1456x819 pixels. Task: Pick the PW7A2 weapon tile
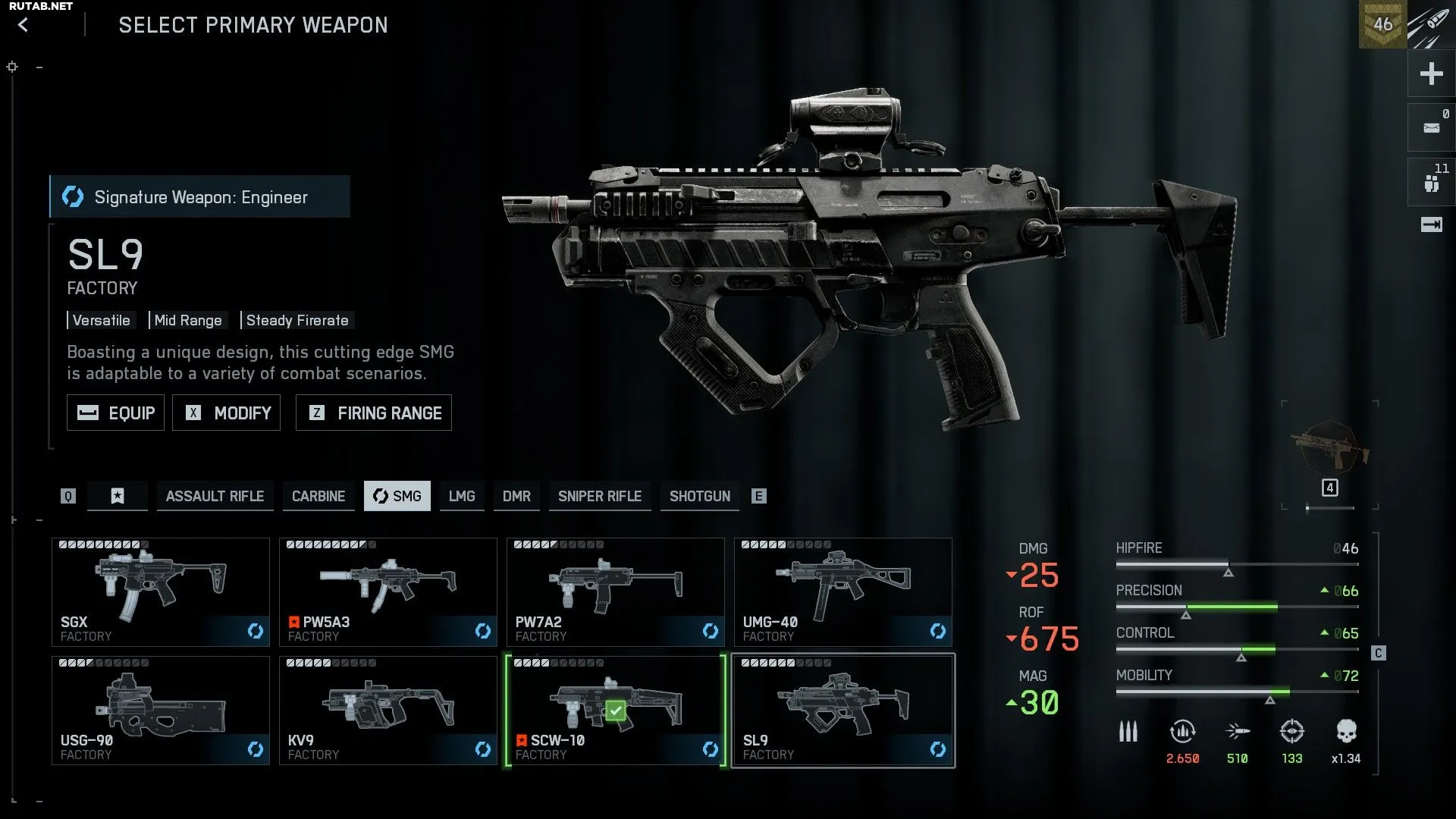click(616, 592)
